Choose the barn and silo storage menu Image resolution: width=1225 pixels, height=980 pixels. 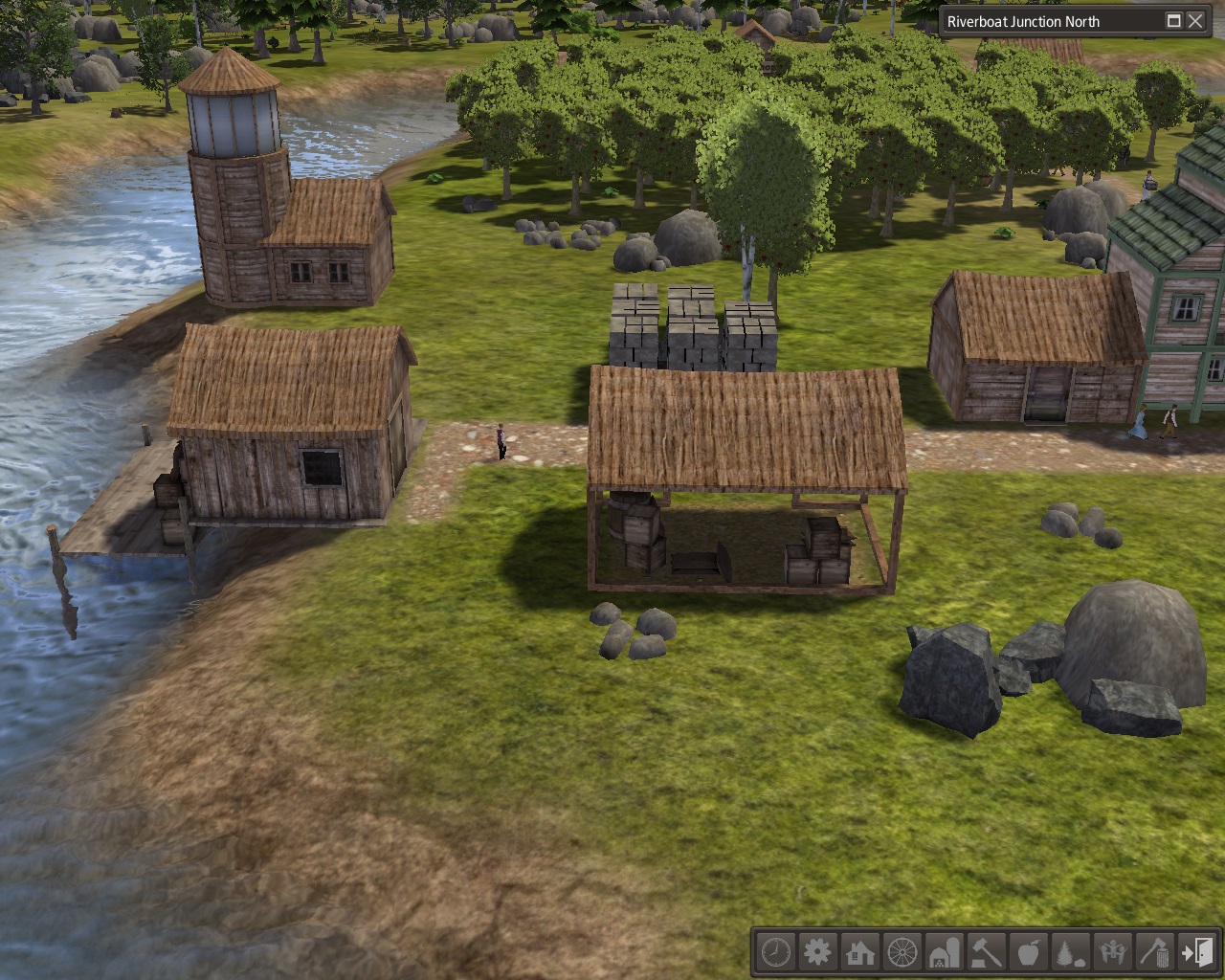point(944,953)
